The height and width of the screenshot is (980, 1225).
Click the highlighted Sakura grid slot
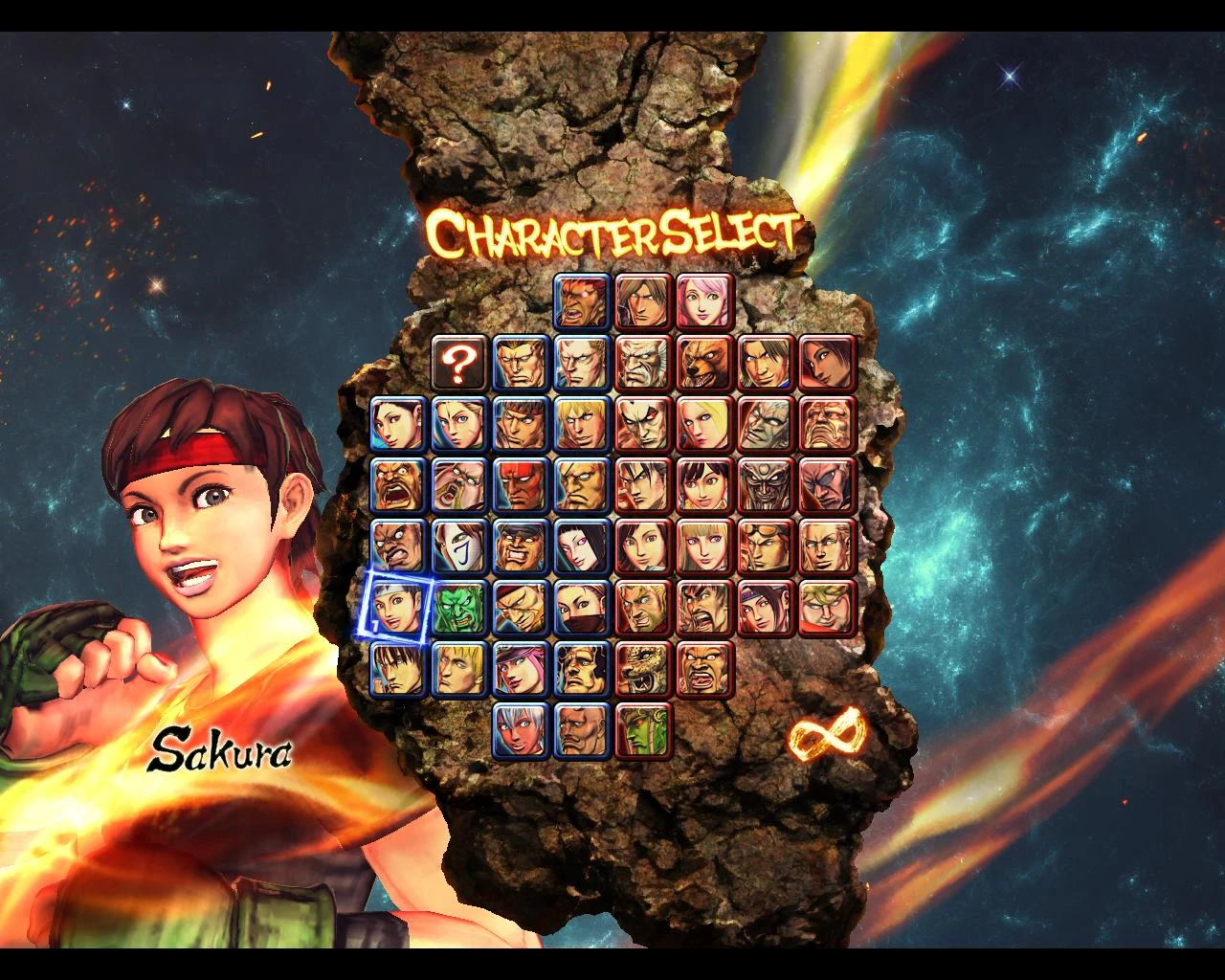click(x=397, y=604)
